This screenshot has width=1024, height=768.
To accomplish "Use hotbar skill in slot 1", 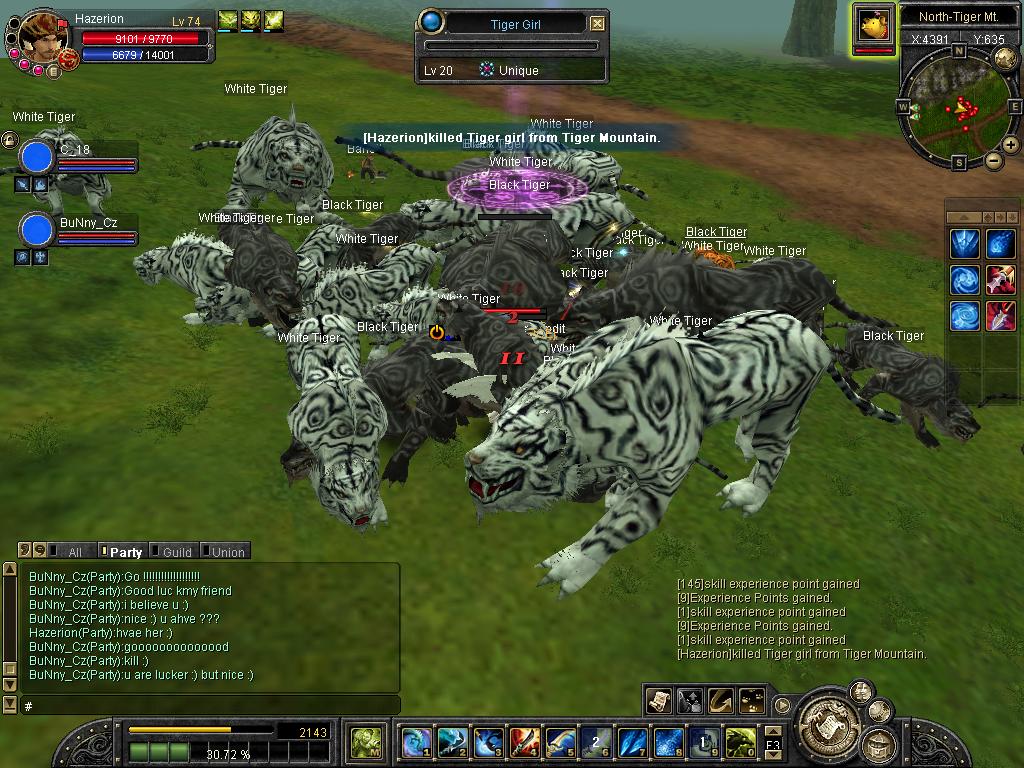I will point(416,743).
